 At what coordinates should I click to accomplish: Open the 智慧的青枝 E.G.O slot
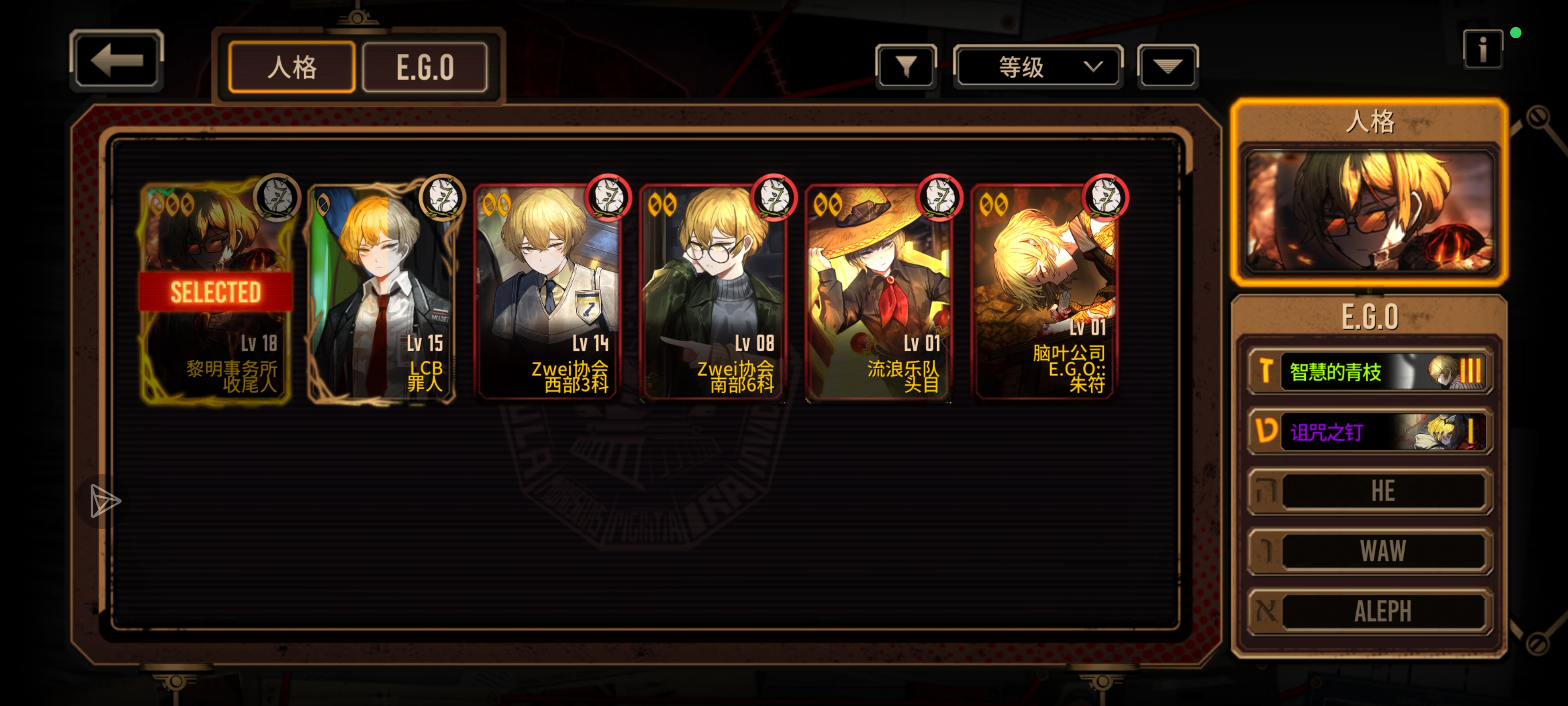click(1370, 371)
